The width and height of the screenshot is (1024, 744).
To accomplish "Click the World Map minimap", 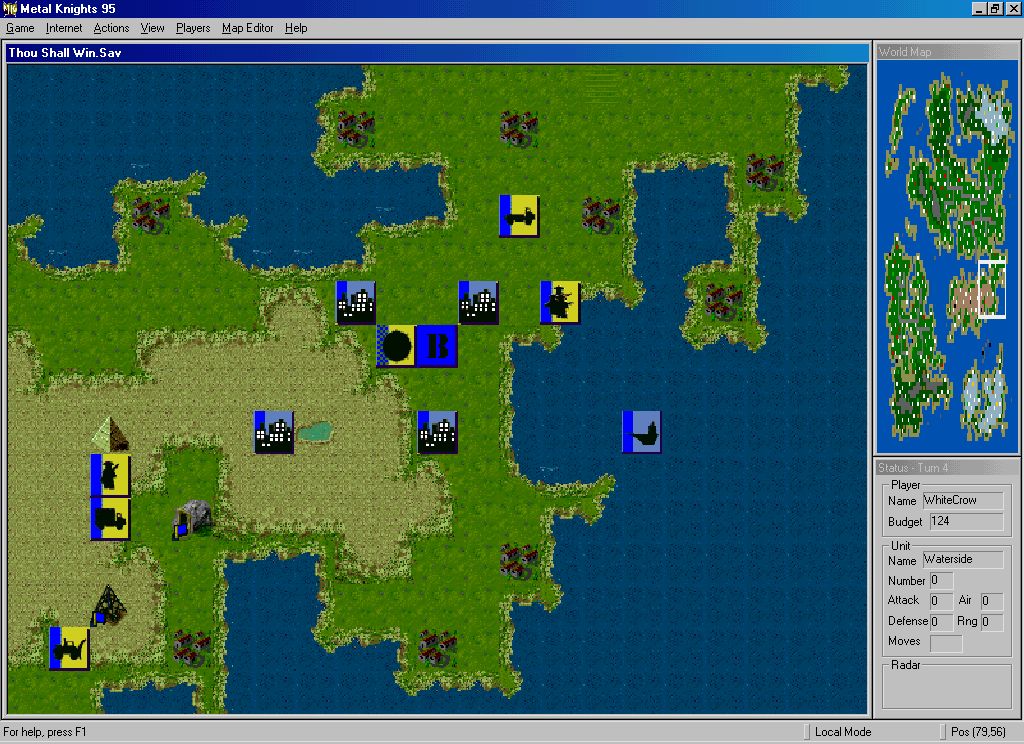I will (945, 255).
